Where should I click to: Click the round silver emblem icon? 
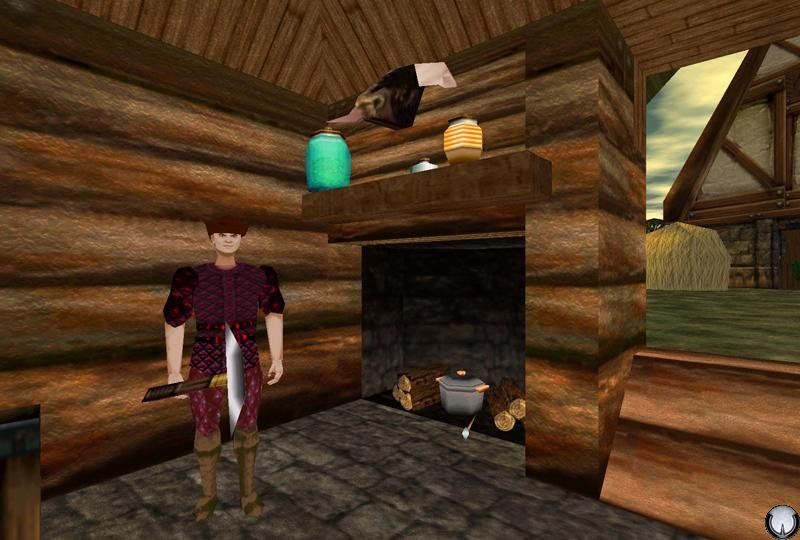781,522
